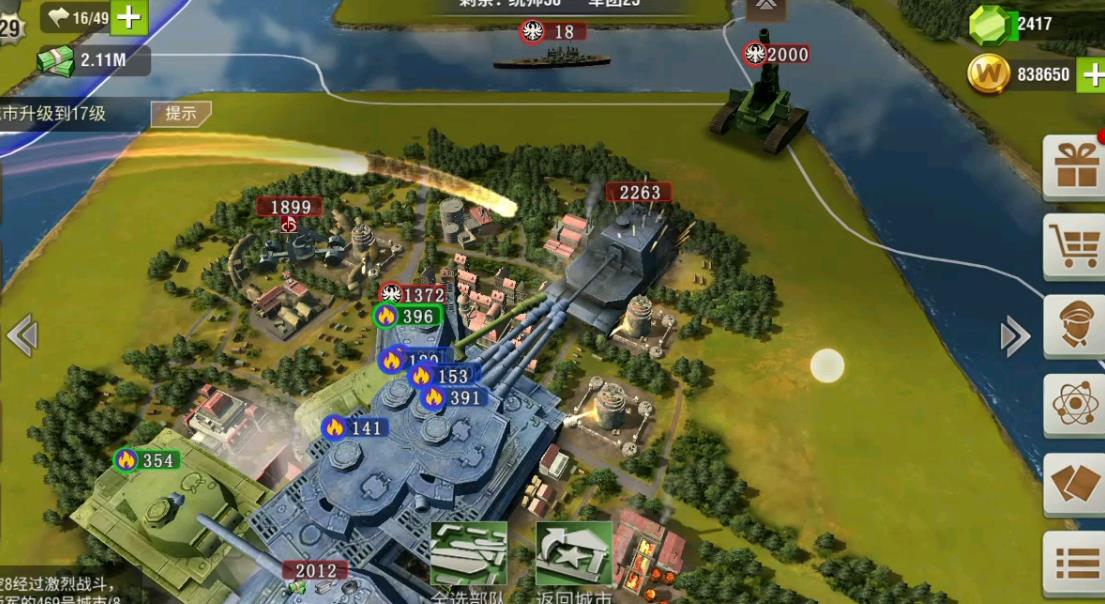
Task: Select the friendly unit marked 396
Action: tap(406, 316)
